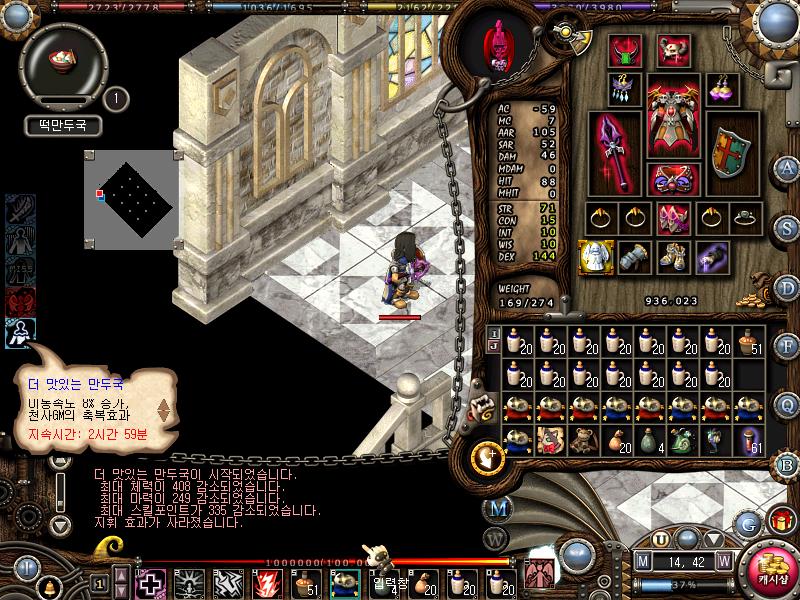The height and width of the screenshot is (600, 800).
Task: Pick the teddy bear item in inventory
Action: click(551, 441)
